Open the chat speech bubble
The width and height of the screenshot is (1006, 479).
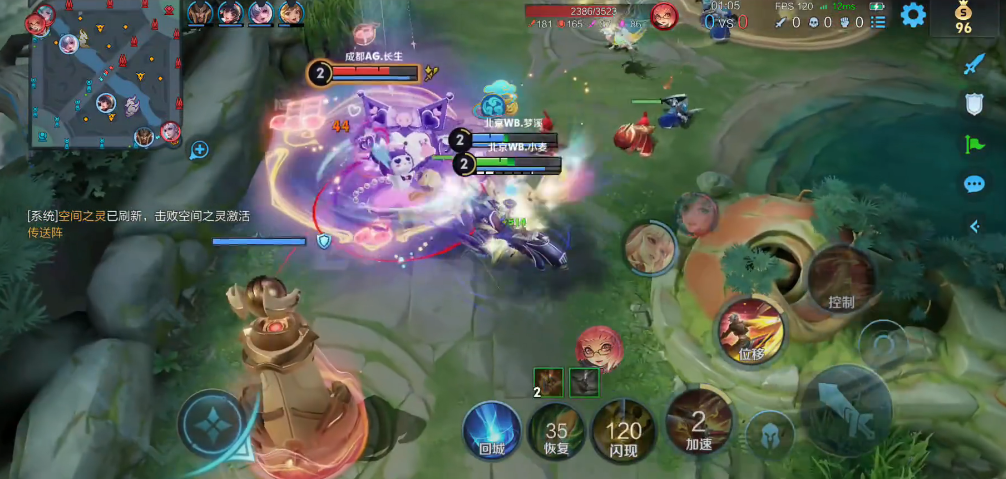point(974,185)
